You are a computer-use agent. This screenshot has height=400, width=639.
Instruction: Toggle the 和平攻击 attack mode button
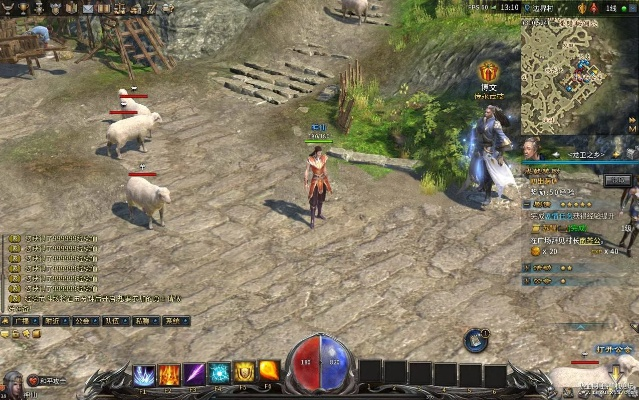pyautogui.click(x=49, y=382)
